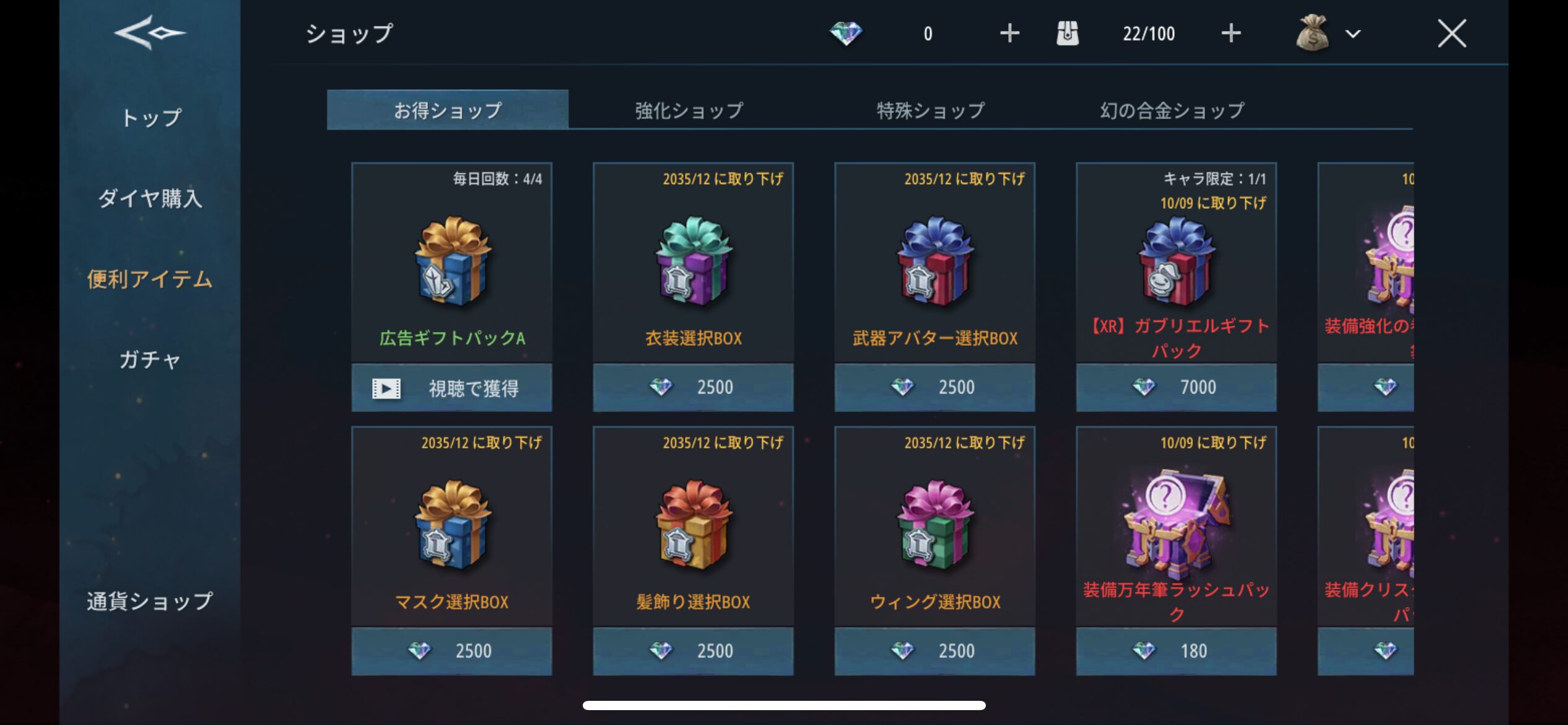Image resolution: width=1568 pixels, height=725 pixels.
Task: Watch ad to get 広告ギフトパックA
Action: [451, 388]
